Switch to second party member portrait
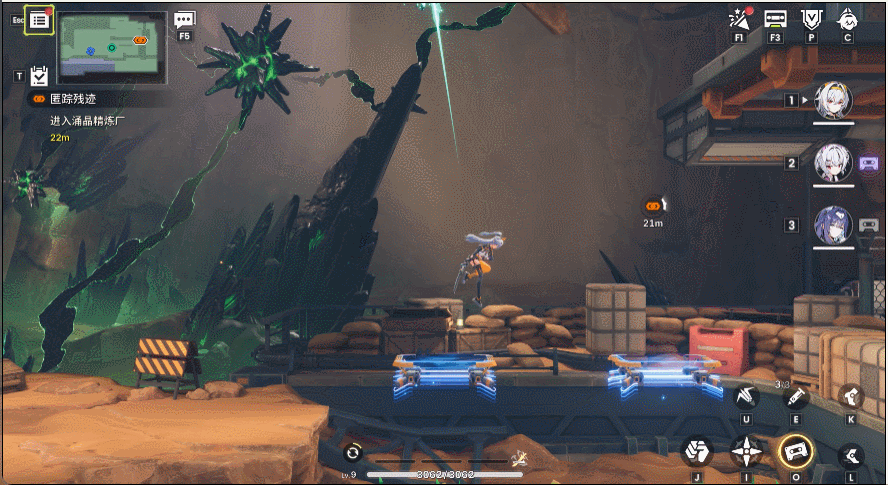This screenshot has height=485, width=888. pyautogui.click(x=833, y=163)
